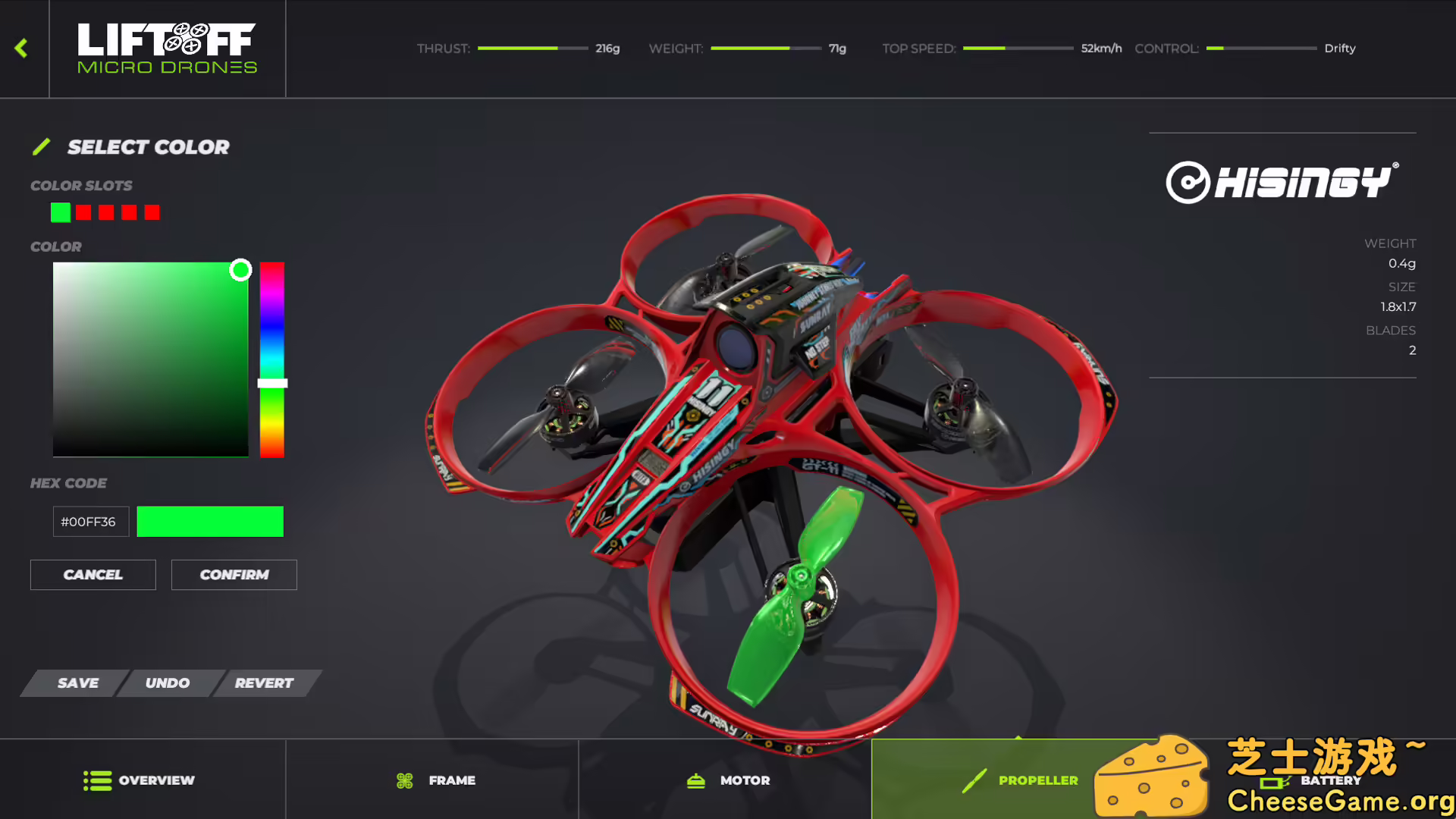Undo the last color change

[168, 682]
